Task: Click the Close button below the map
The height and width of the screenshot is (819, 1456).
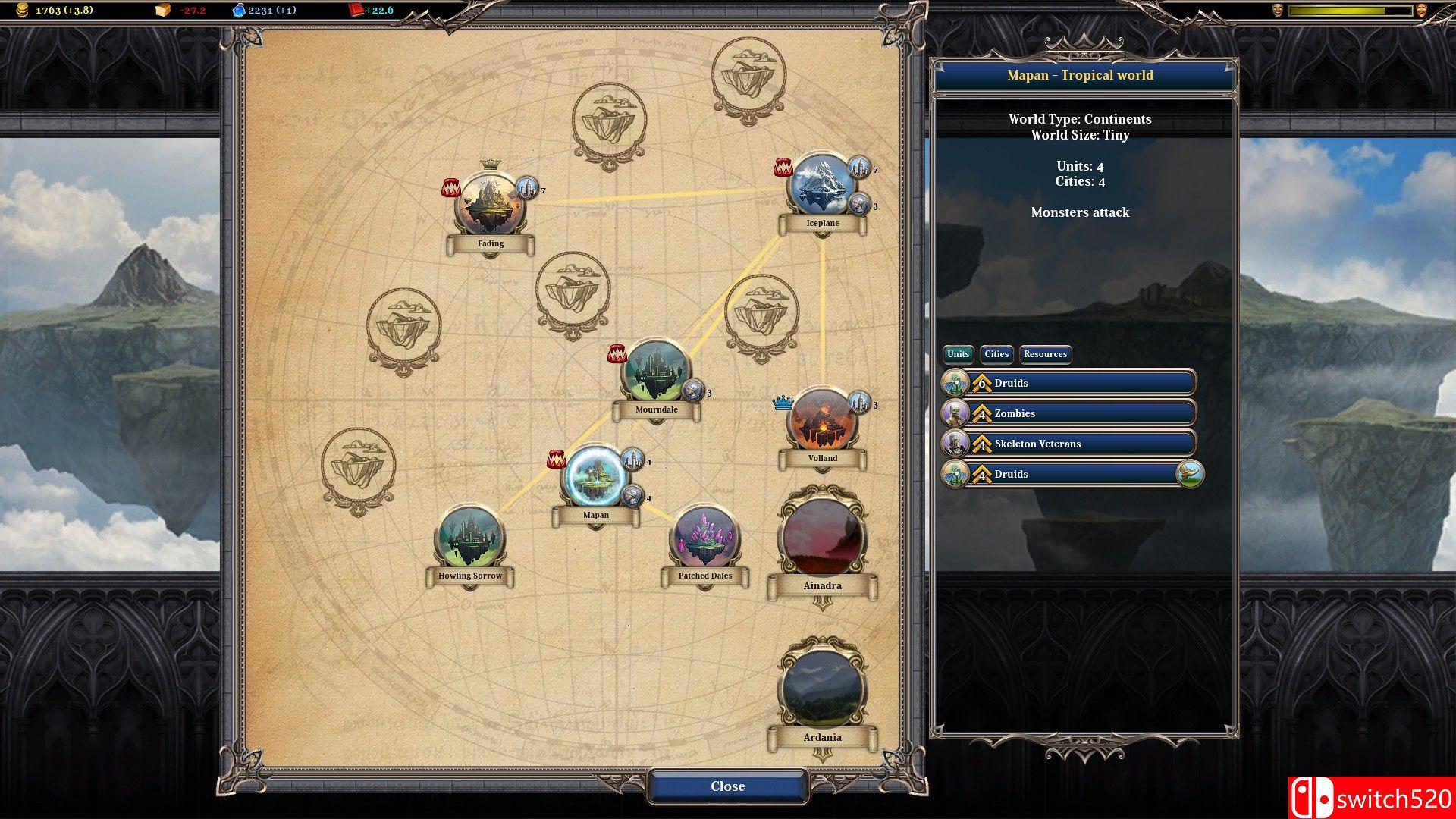Action: [726, 786]
